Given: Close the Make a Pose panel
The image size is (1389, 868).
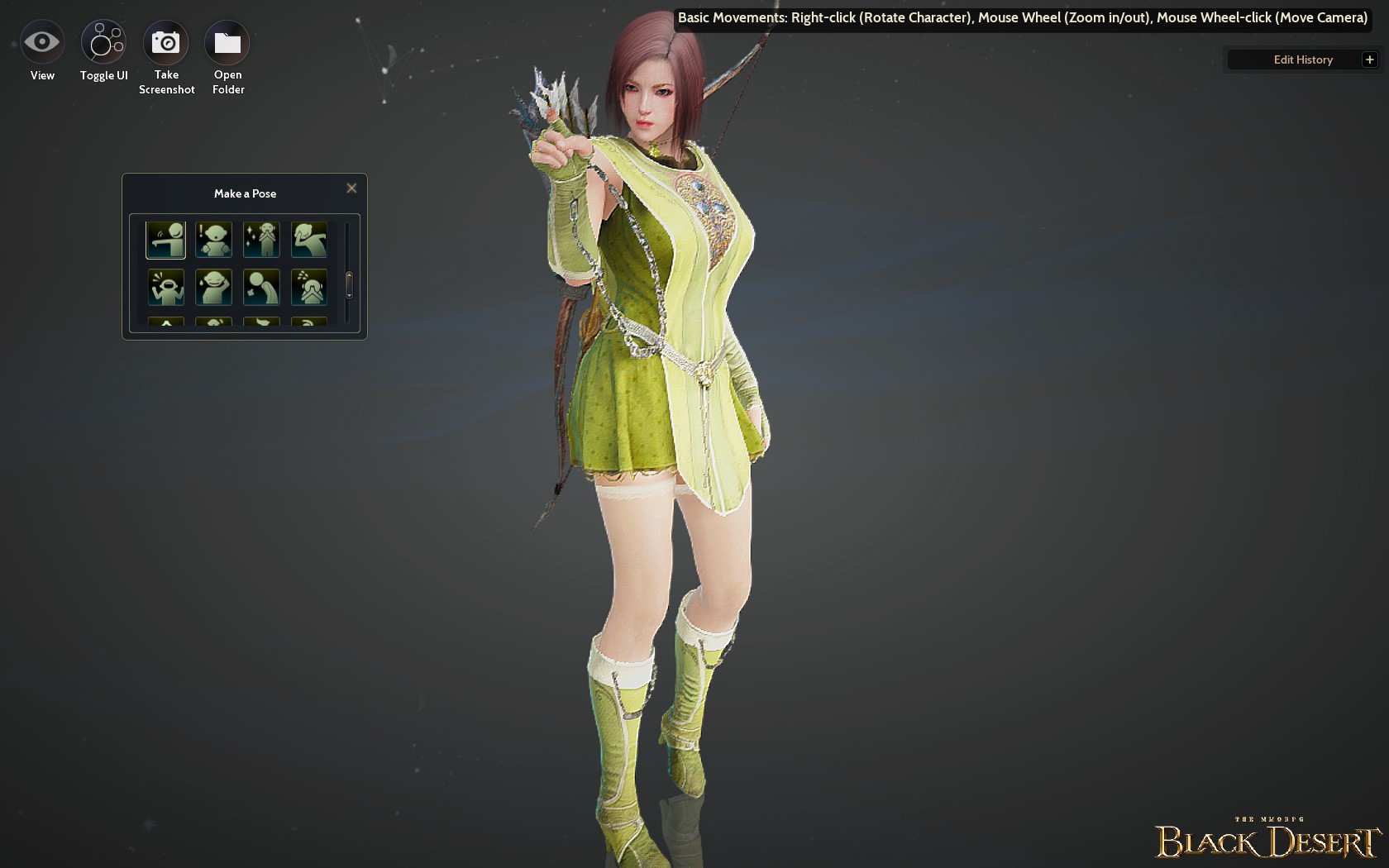Looking at the screenshot, I should point(351,188).
